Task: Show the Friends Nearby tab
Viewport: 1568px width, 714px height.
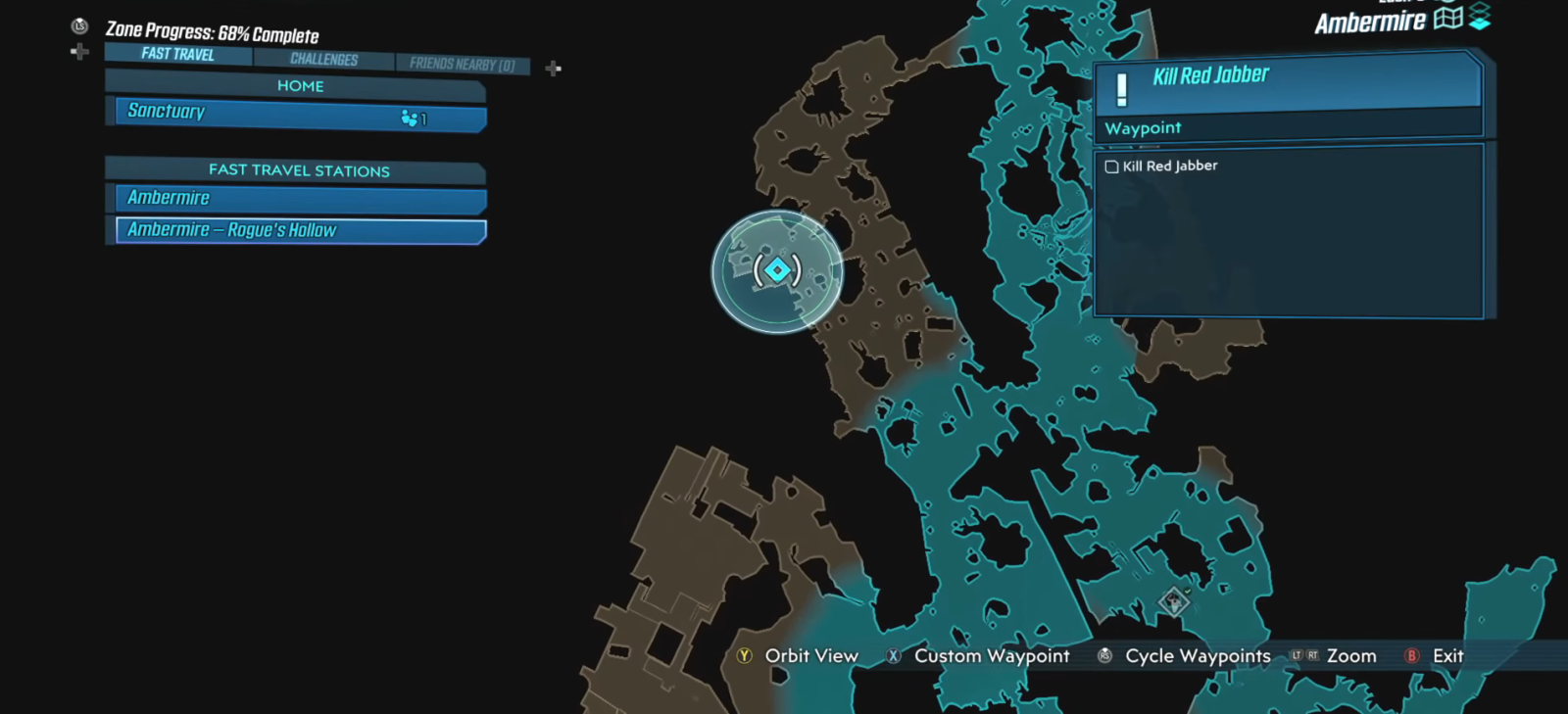Action: click(x=462, y=65)
